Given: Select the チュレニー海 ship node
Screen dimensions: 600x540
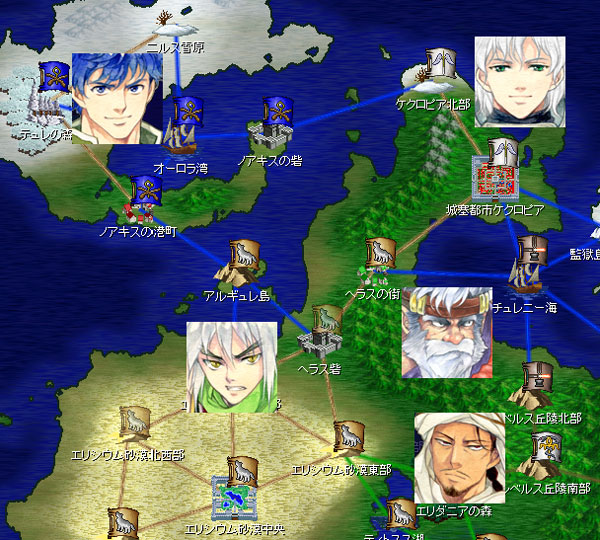Looking at the screenshot, I should coord(526,268).
